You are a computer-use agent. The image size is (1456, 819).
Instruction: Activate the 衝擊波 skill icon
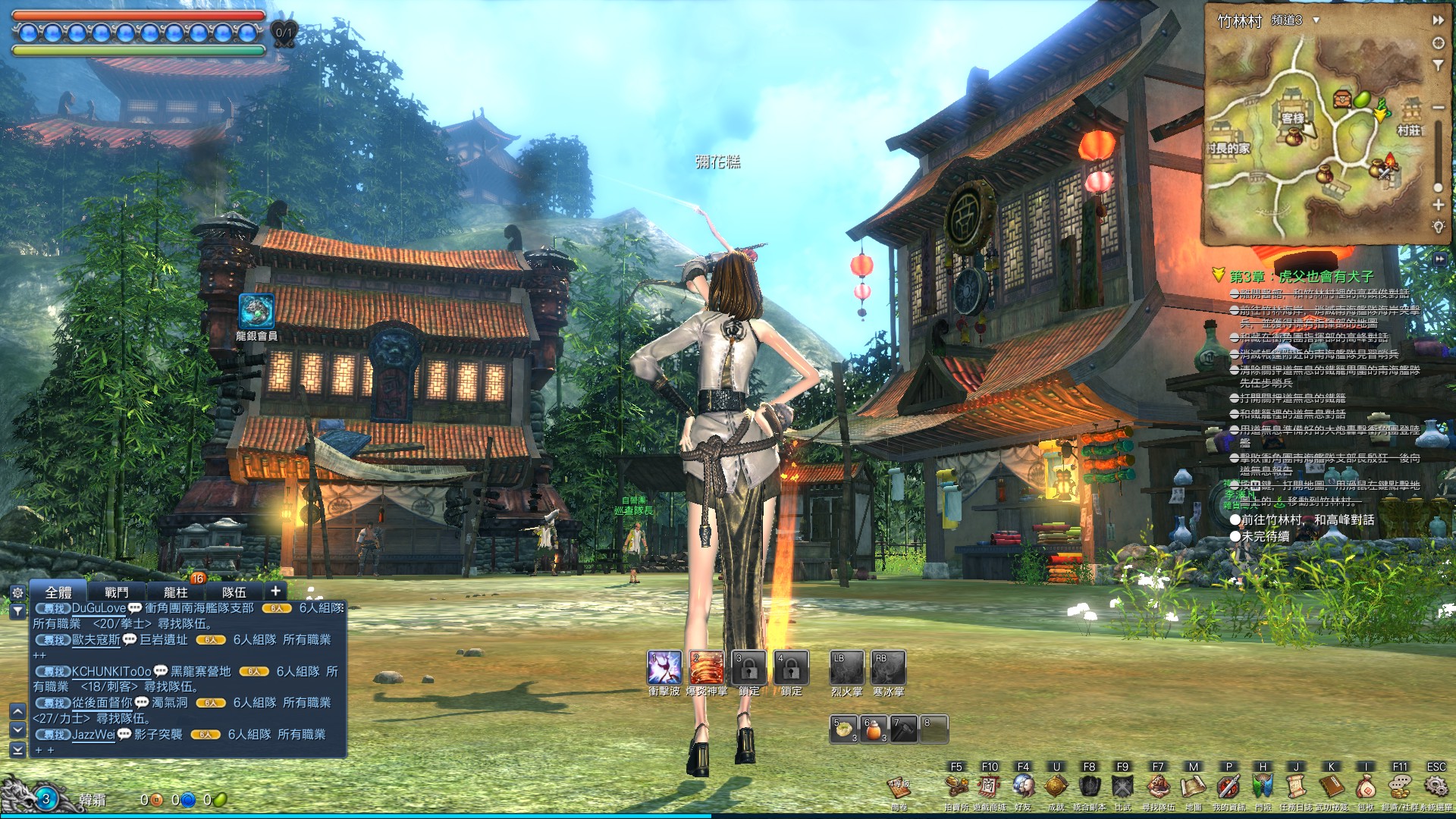(664, 668)
